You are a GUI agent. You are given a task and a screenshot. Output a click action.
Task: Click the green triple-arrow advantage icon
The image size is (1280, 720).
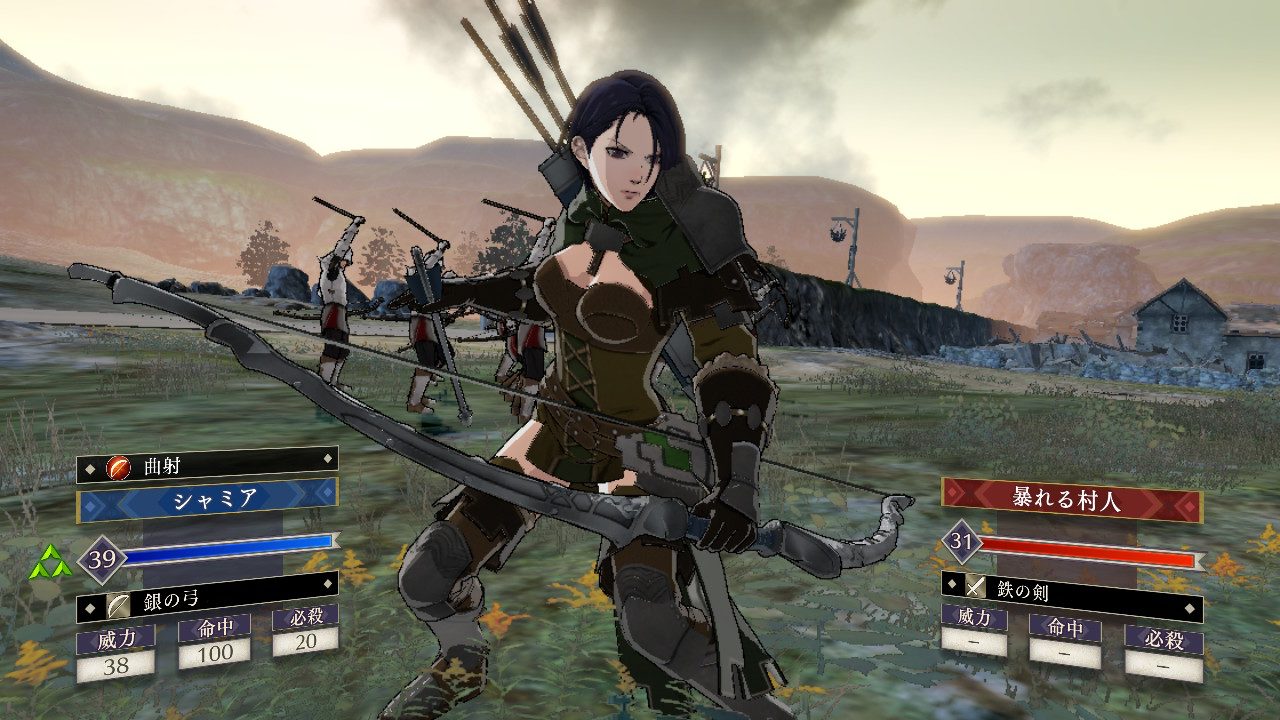click(x=50, y=562)
